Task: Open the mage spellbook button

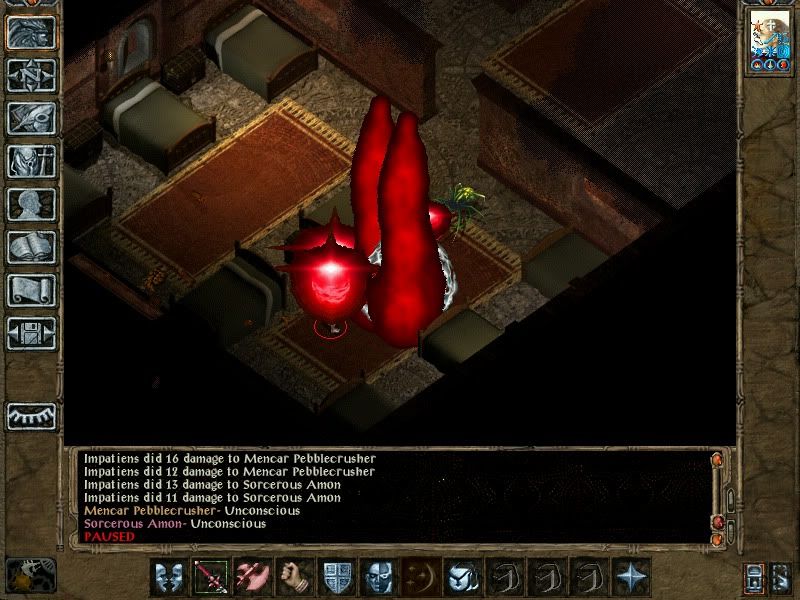Action: coord(31,247)
